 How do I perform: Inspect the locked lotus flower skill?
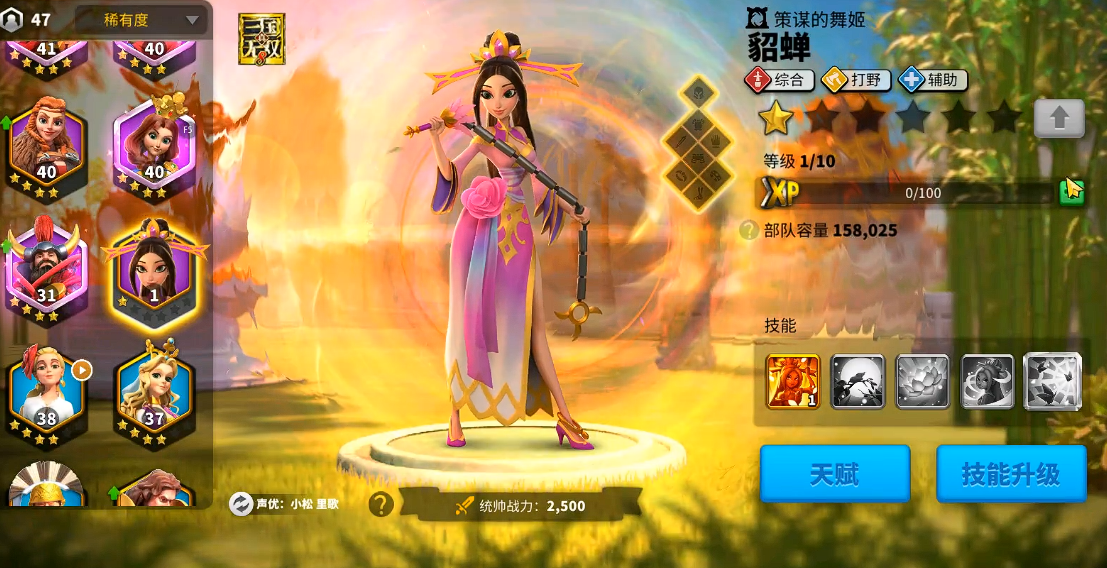tap(922, 381)
